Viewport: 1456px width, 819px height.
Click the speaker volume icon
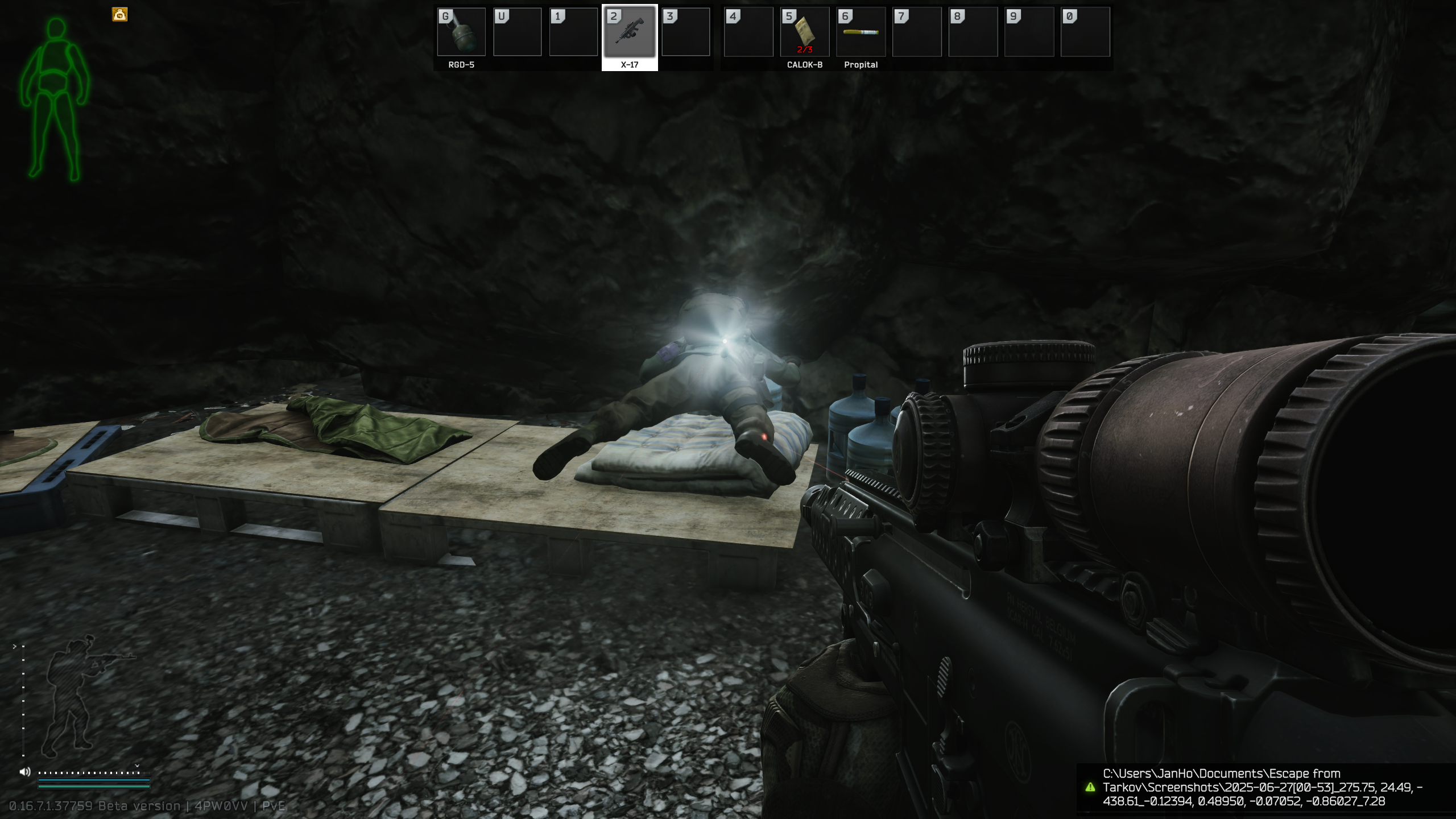(24, 772)
